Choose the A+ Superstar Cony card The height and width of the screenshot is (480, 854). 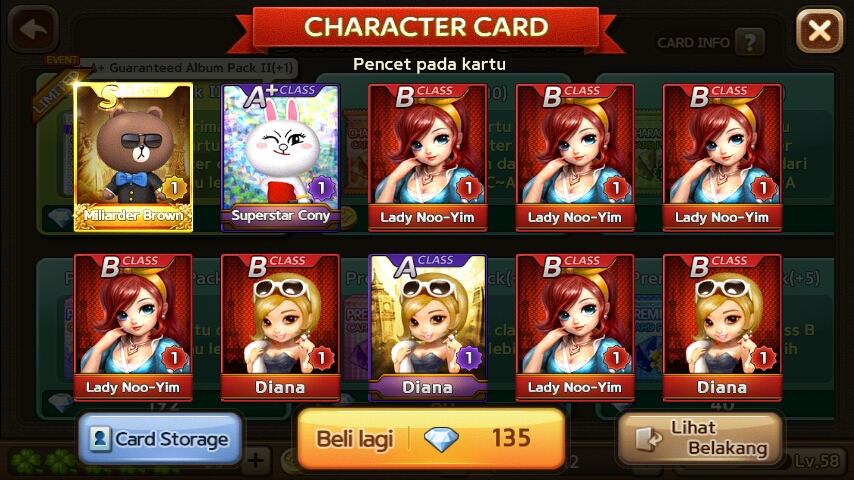[x=280, y=156]
